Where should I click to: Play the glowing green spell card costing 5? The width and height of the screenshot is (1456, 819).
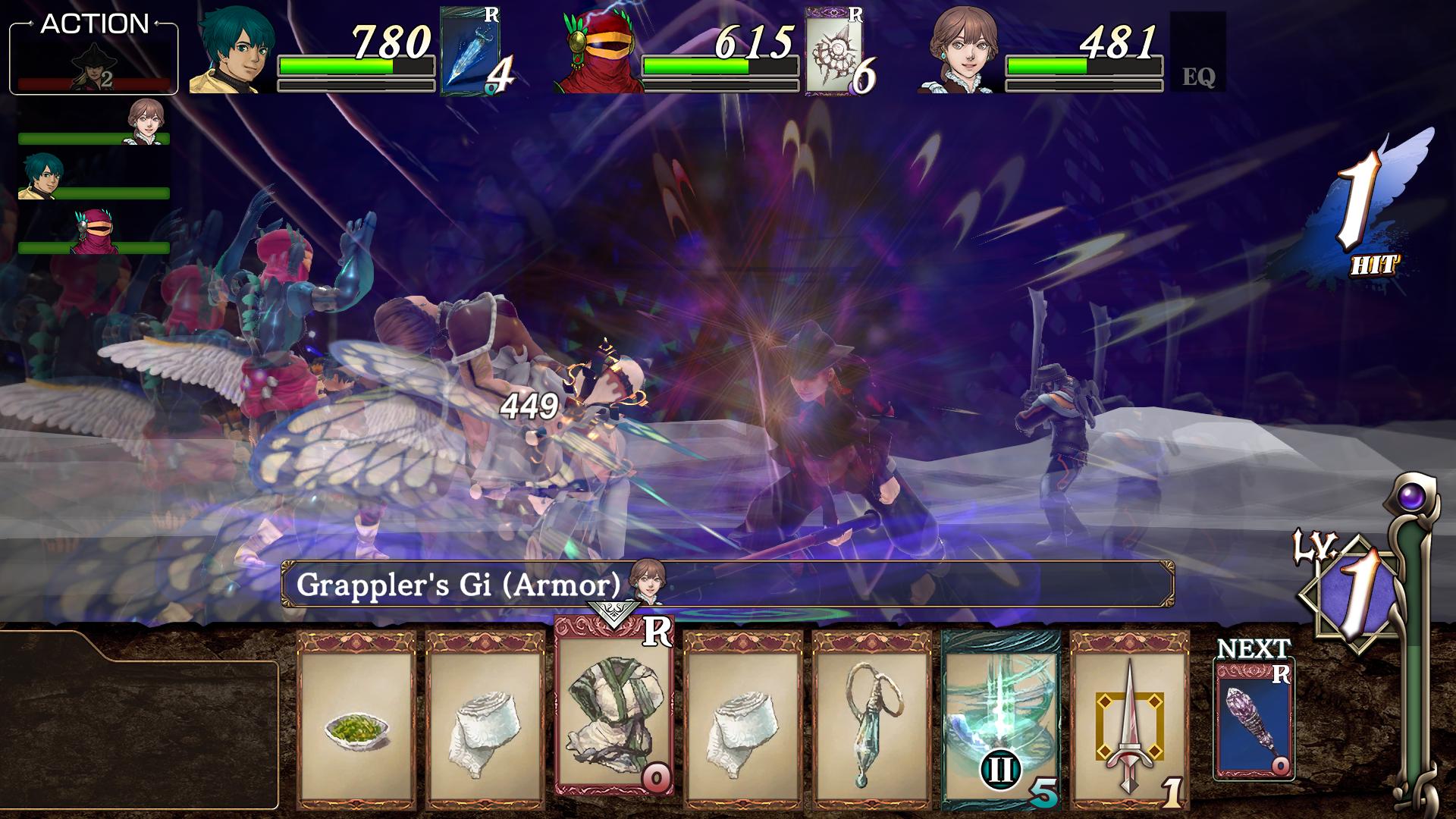(x=1000, y=720)
